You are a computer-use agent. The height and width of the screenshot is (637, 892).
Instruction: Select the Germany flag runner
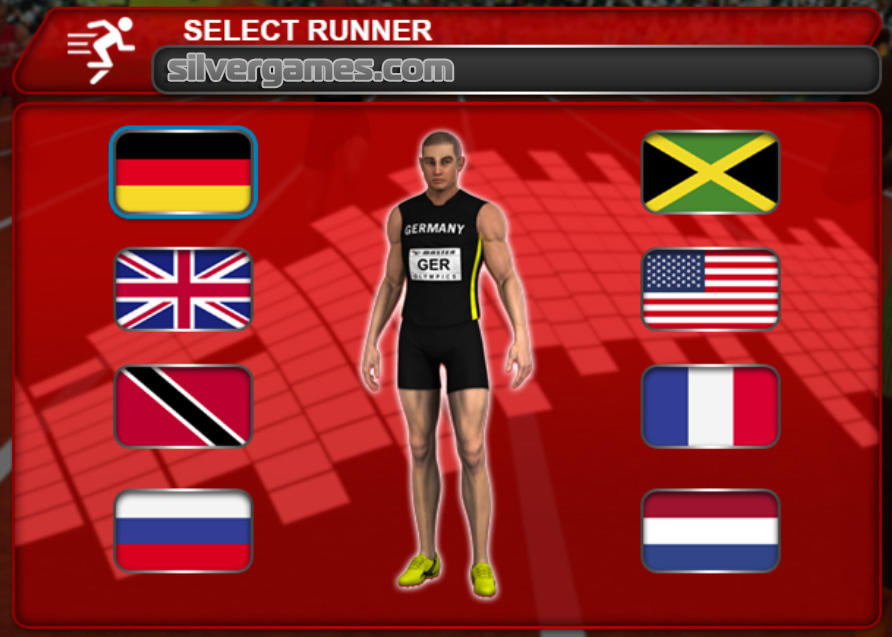coord(183,172)
